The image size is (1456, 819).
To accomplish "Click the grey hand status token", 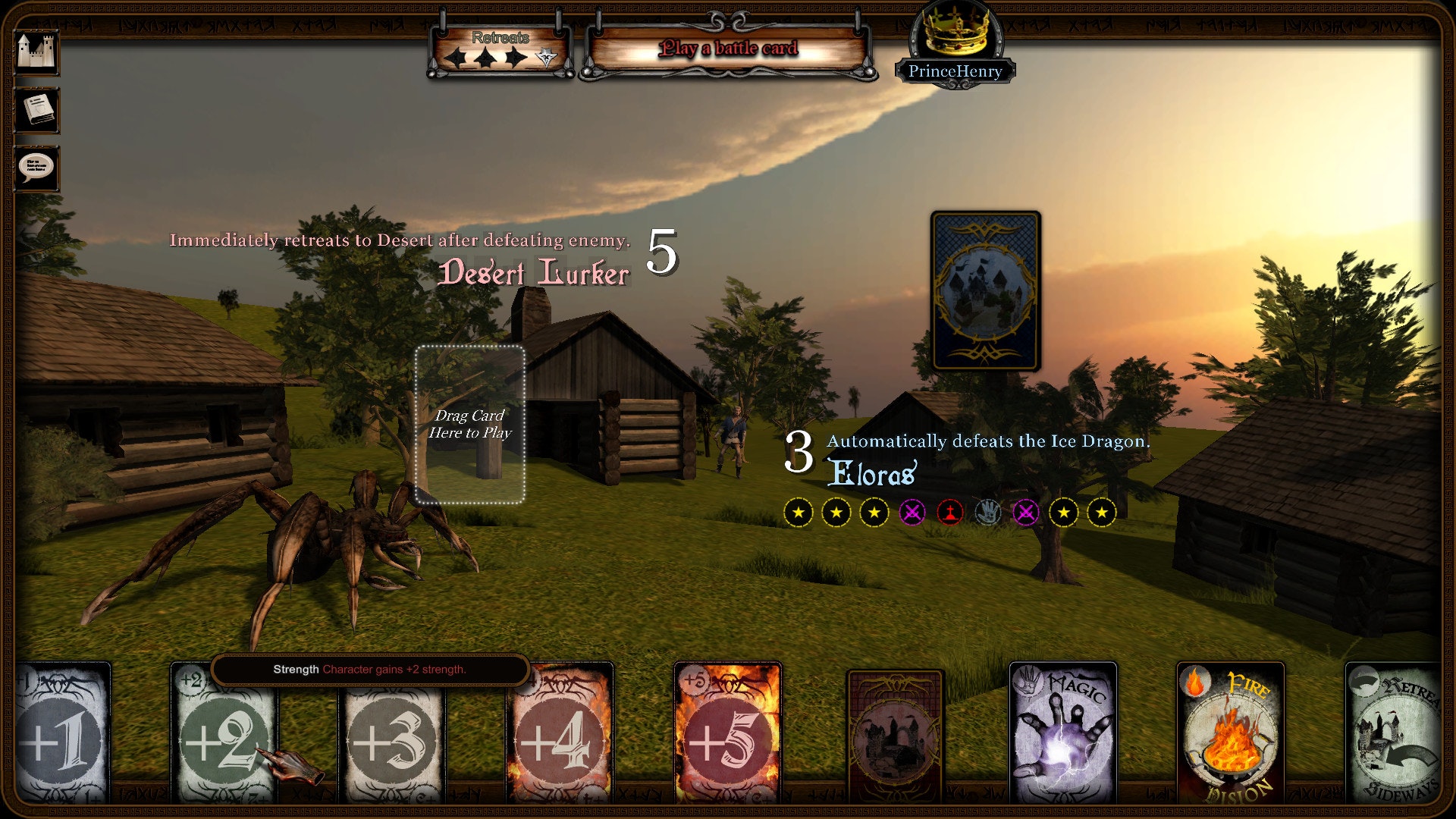I will [987, 513].
